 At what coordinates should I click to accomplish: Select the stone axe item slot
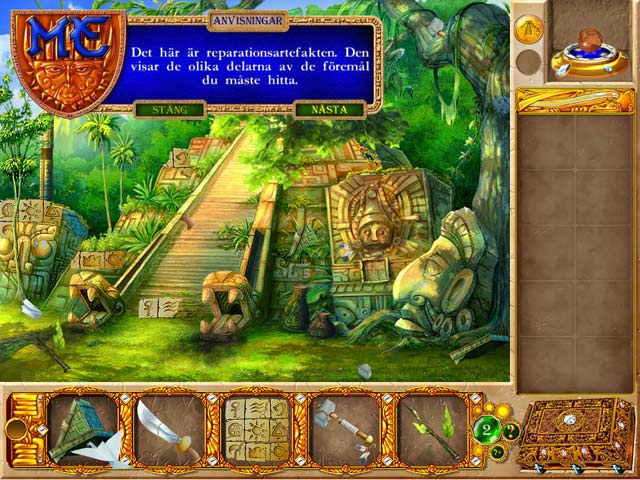pos(343,429)
